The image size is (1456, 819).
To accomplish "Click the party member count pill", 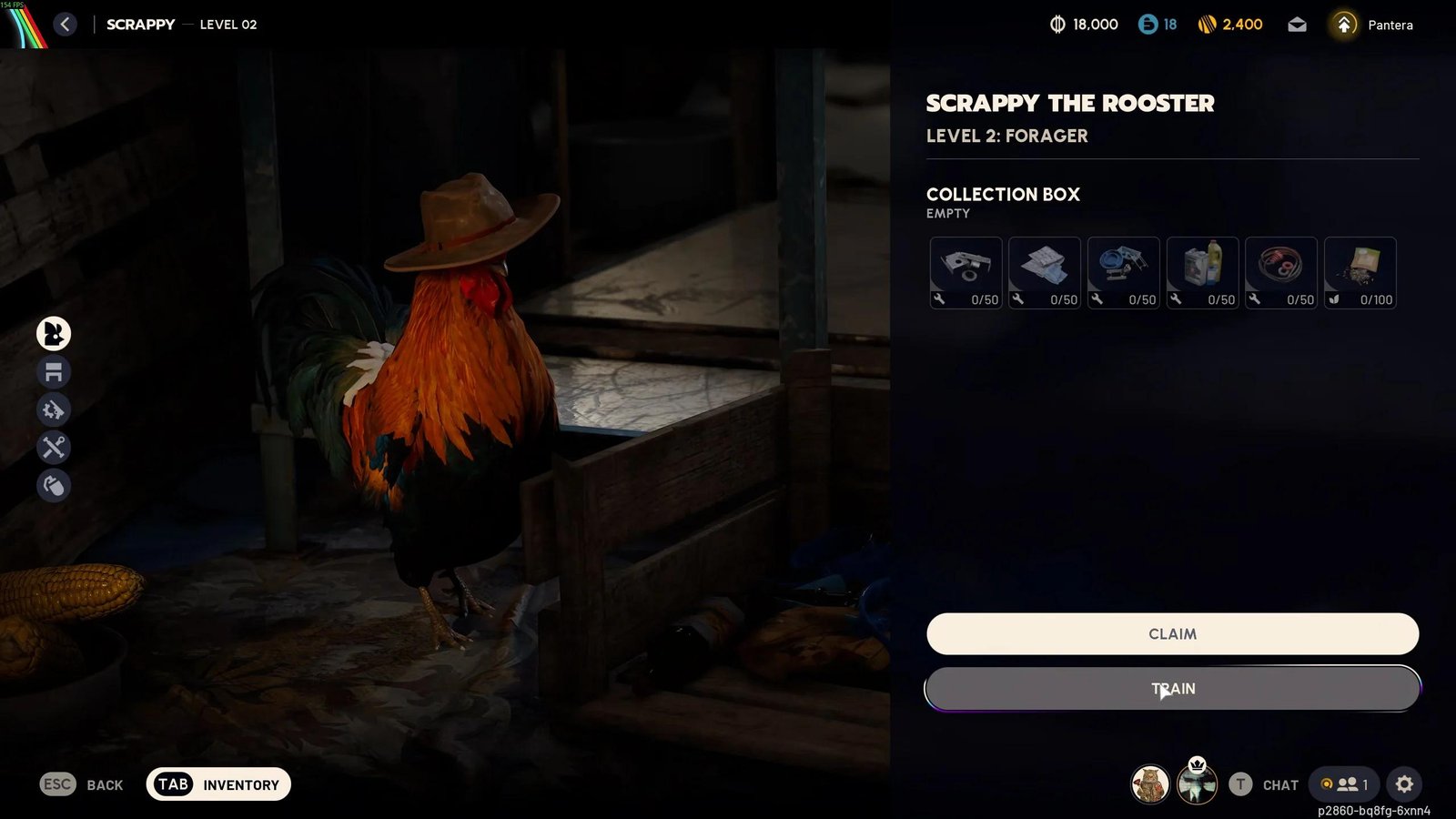I will [1345, 784].
